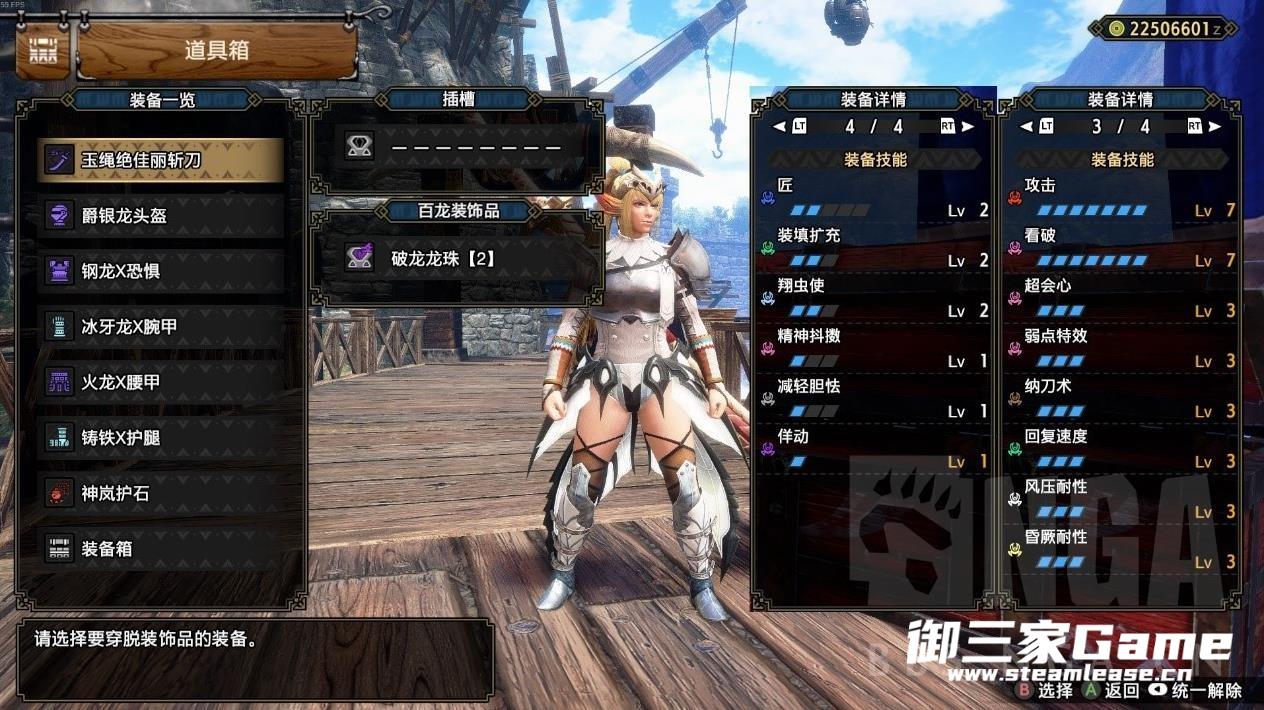The height and width of the screenshot is (710, 1264).
Task: Go to next page of right 装备详情 panel
Action: (x=1216, y=127)
